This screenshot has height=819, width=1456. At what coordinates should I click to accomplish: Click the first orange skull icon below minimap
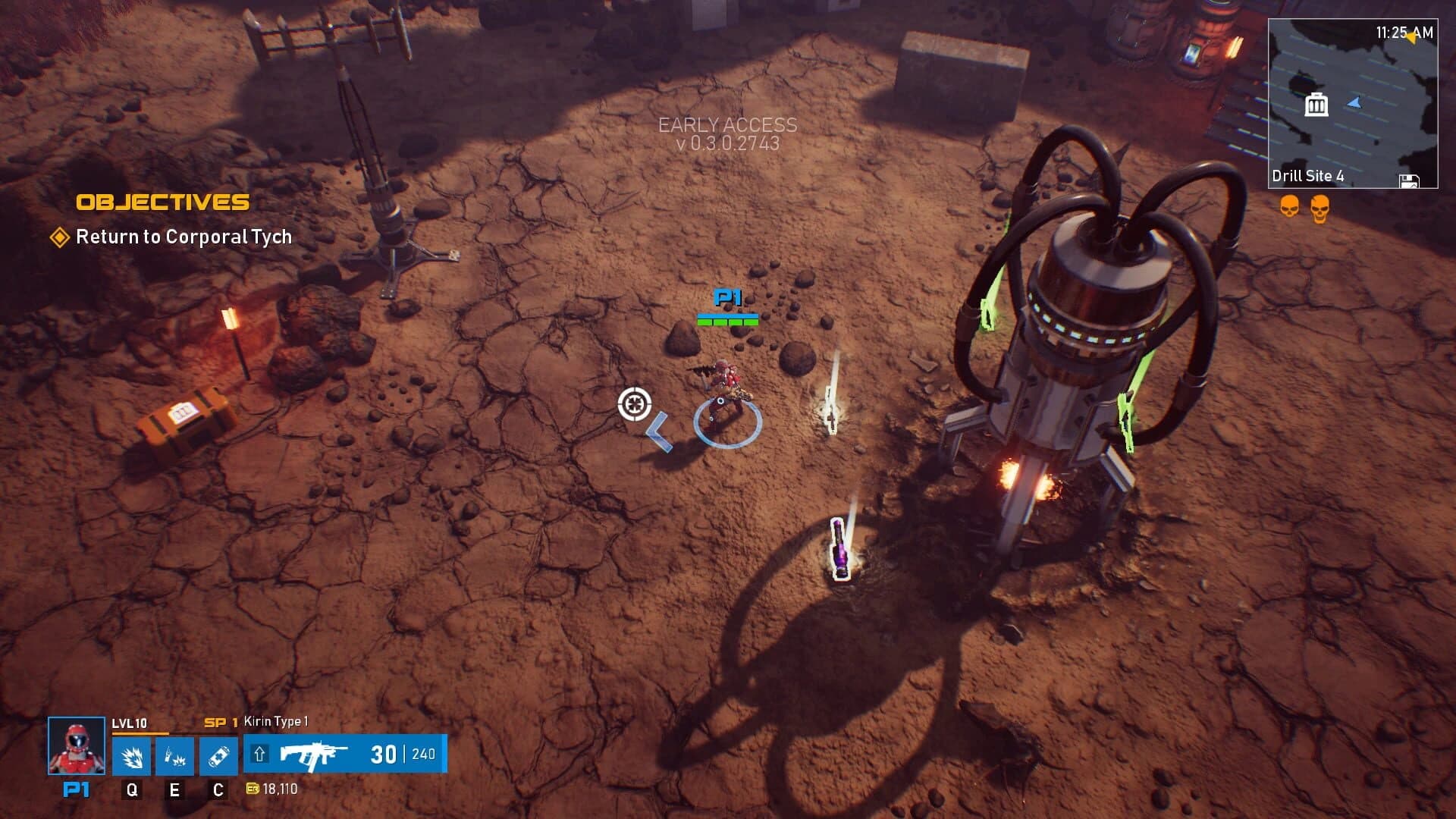click(1289, 208)
